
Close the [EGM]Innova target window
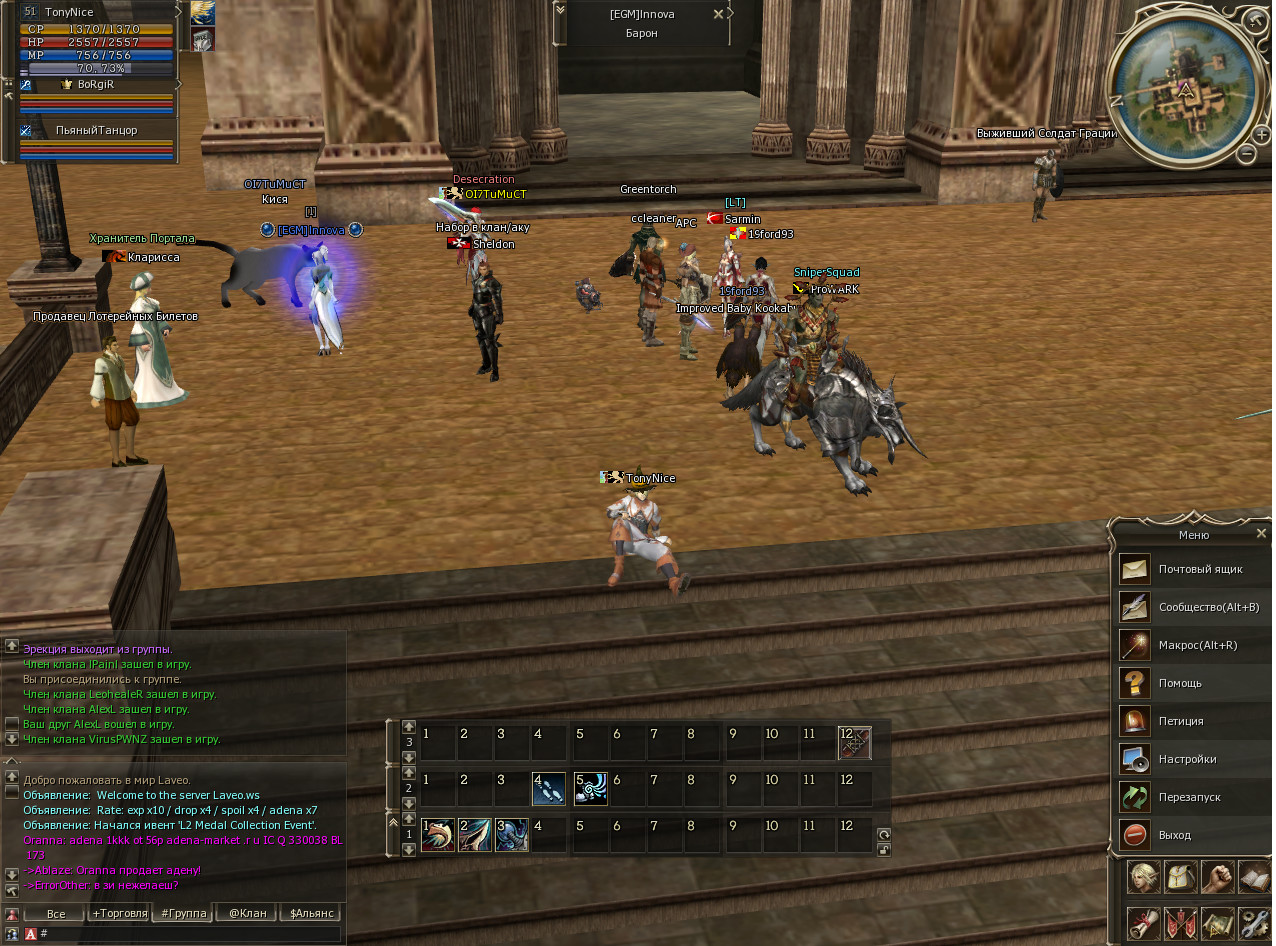pos(718,14)
